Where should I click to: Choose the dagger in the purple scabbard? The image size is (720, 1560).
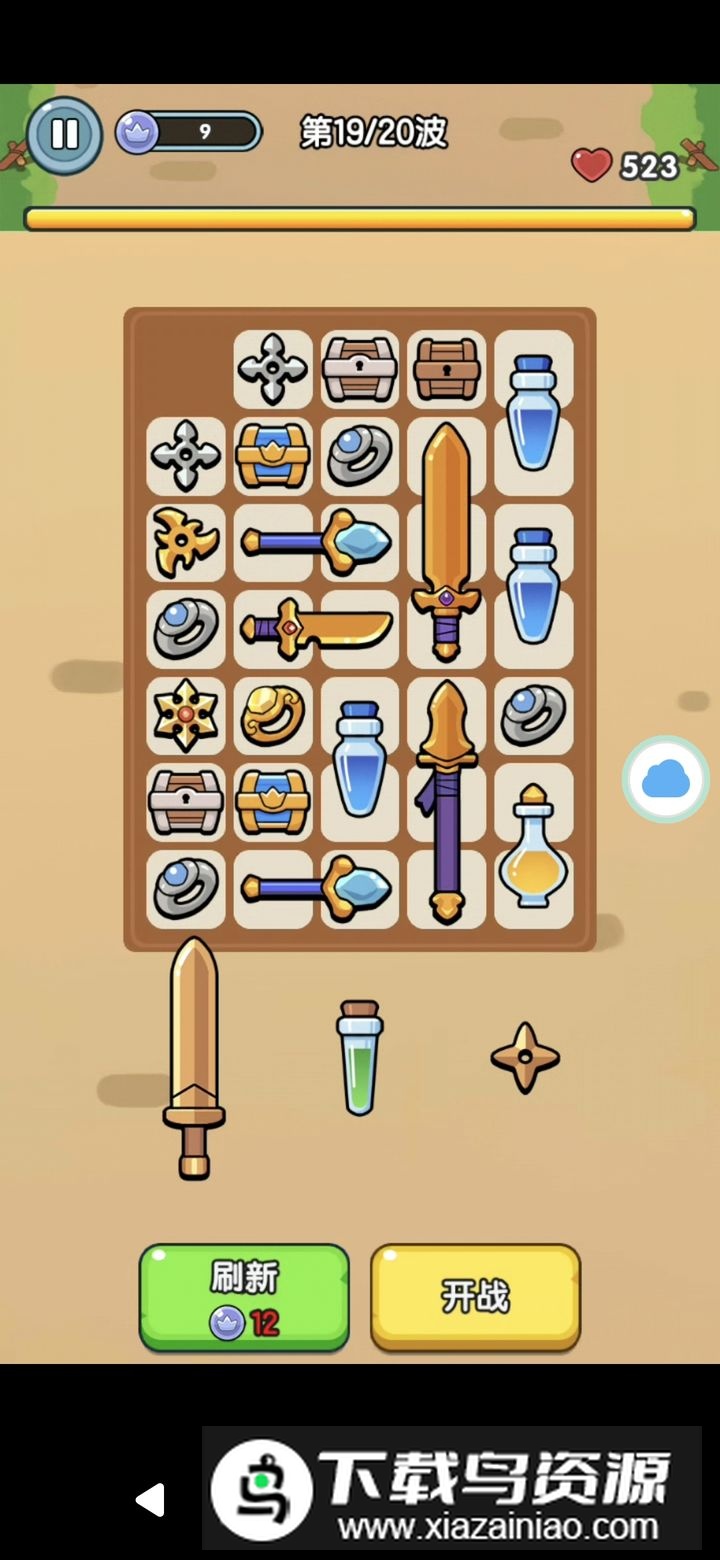pos(446,800)
